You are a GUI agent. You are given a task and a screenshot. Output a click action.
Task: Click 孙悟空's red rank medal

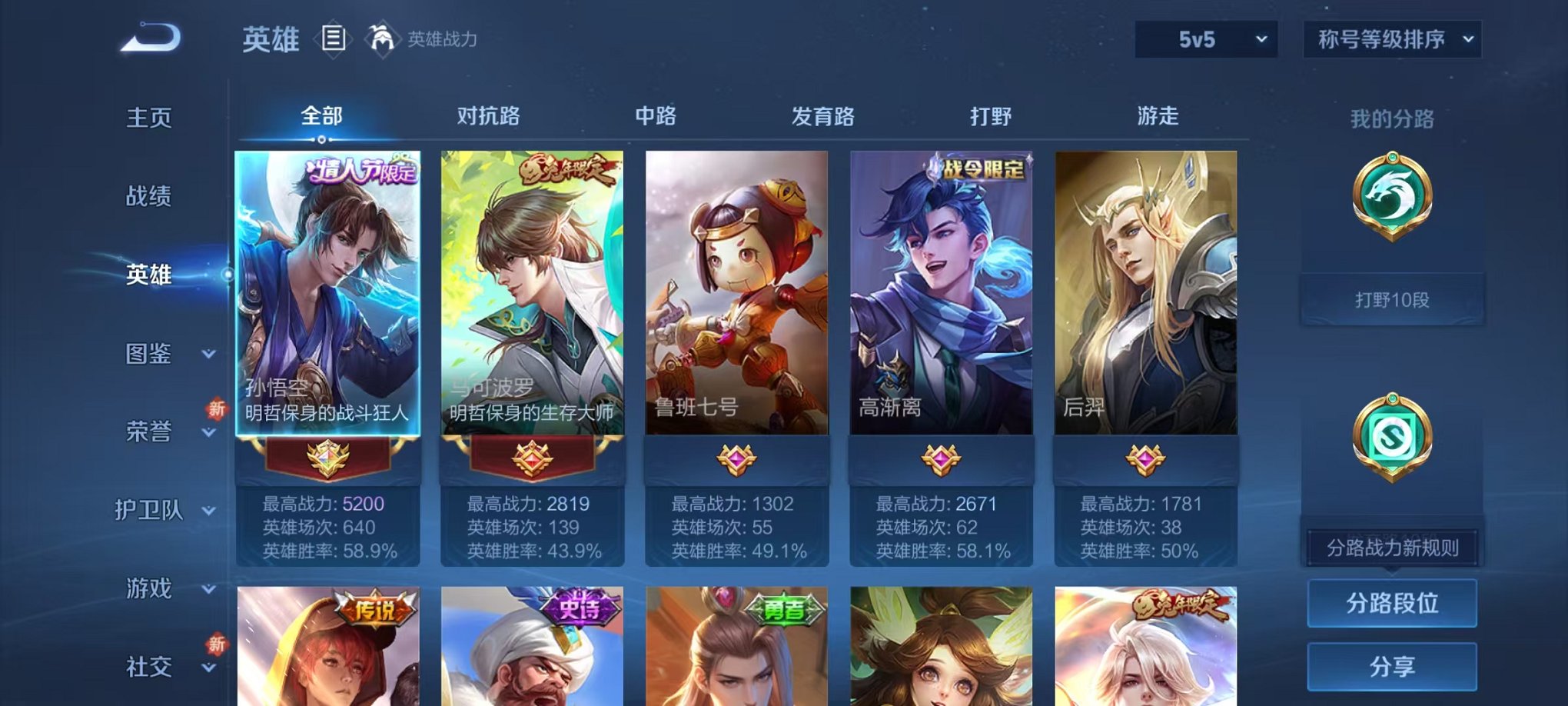pyautogui.click(x=329, y=456)
